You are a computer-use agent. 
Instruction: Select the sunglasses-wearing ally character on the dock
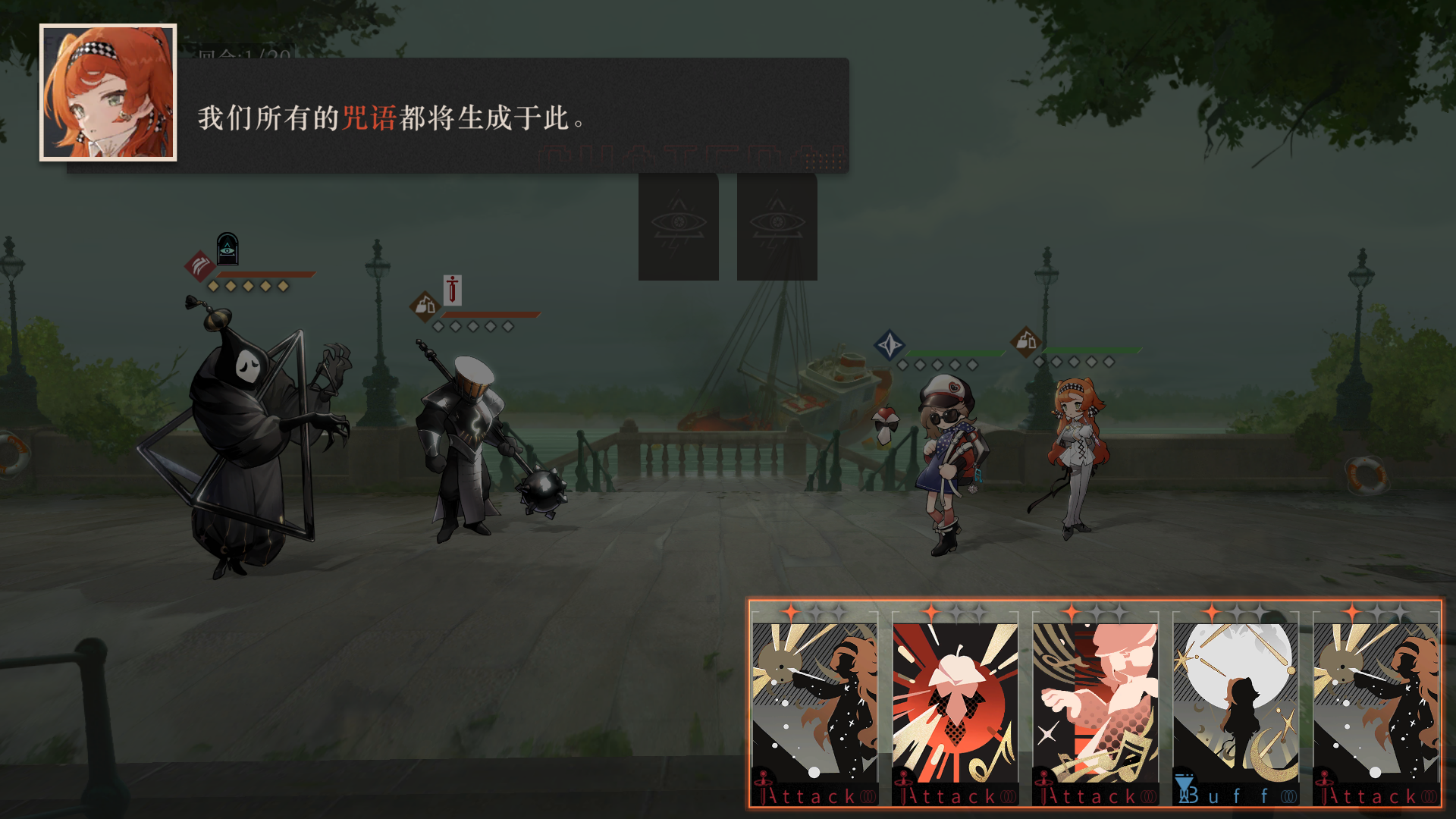(x=948, y=455)
